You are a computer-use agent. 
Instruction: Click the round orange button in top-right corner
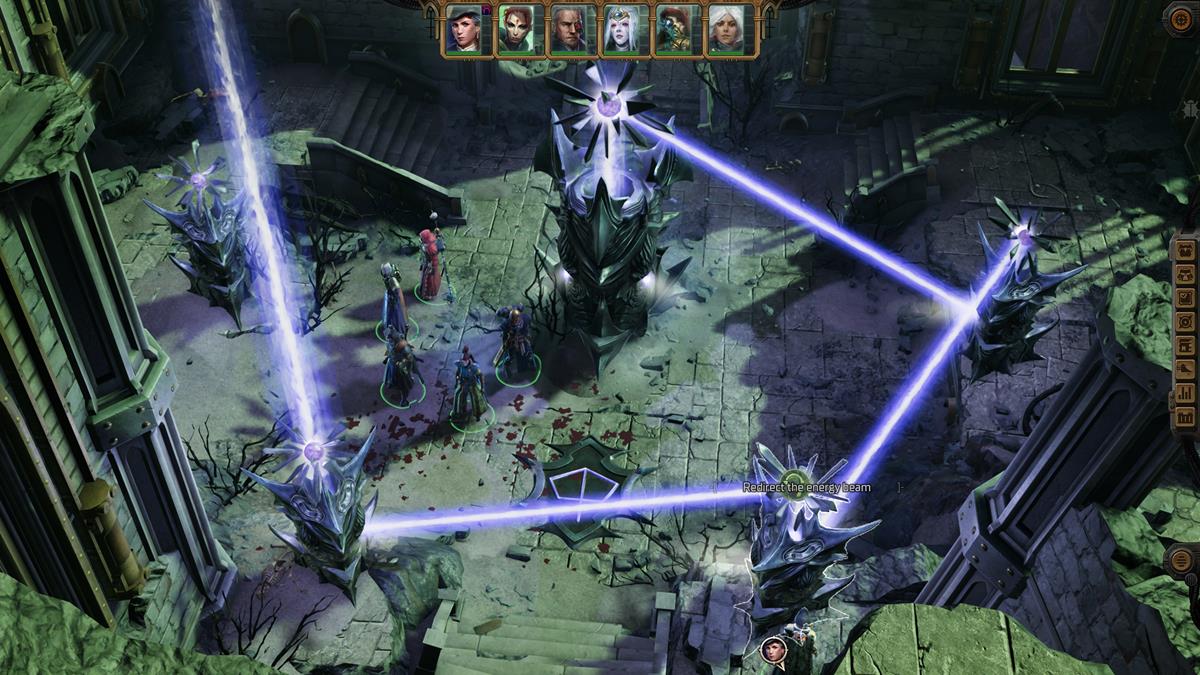coord(1181,19)
